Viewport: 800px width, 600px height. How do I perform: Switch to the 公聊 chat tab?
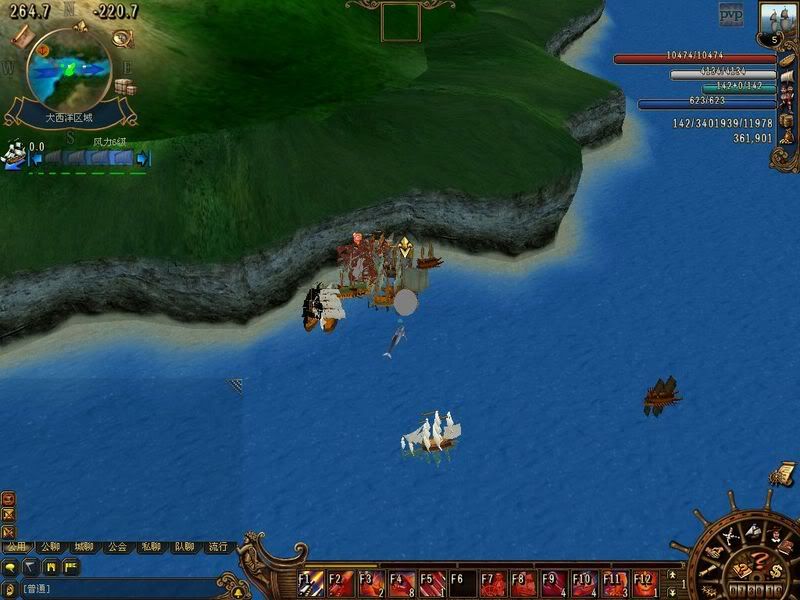coord(50,547)
